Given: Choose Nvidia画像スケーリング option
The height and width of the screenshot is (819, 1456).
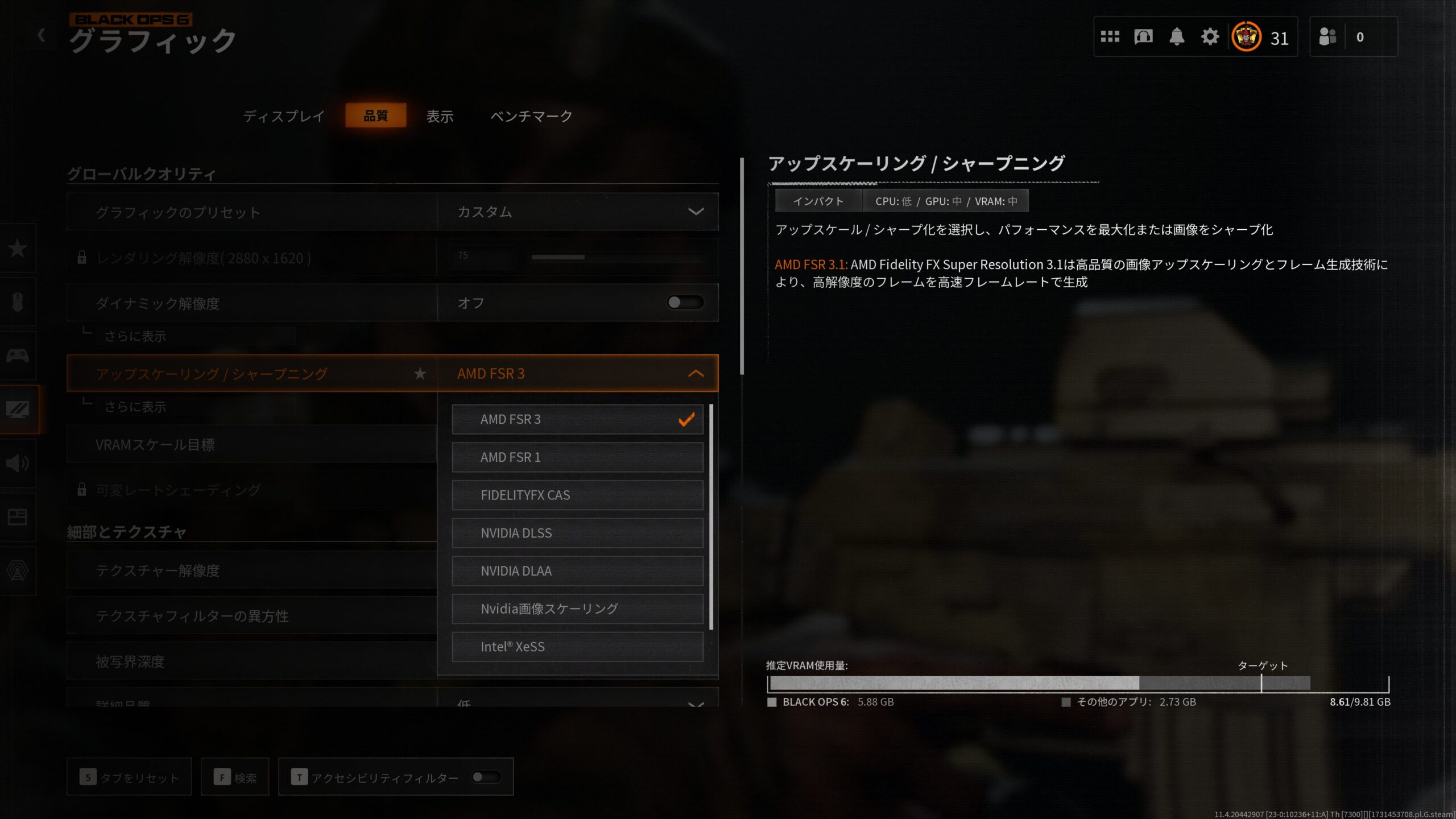Looking at the screenshot, I should (577, 609).
